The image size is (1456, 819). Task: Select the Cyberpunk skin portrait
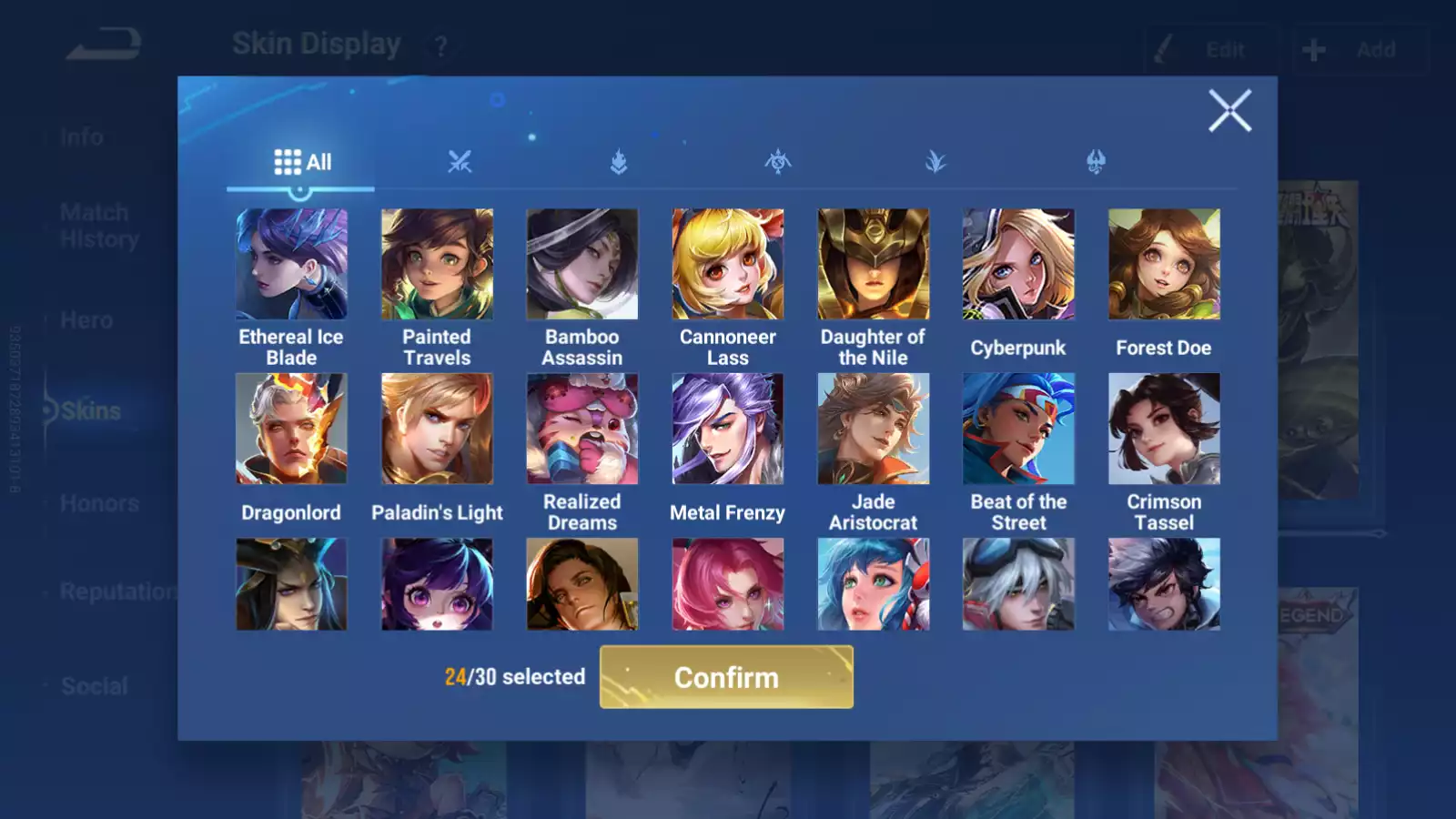pyautogui.click(x=1018, y=264)
